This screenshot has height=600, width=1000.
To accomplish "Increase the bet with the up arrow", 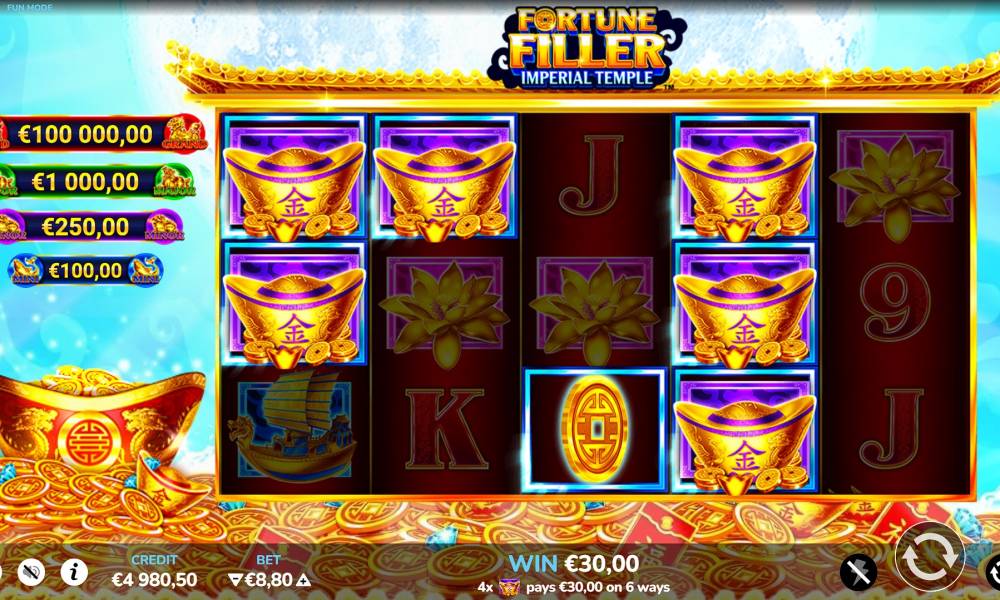I will [304, 580].
